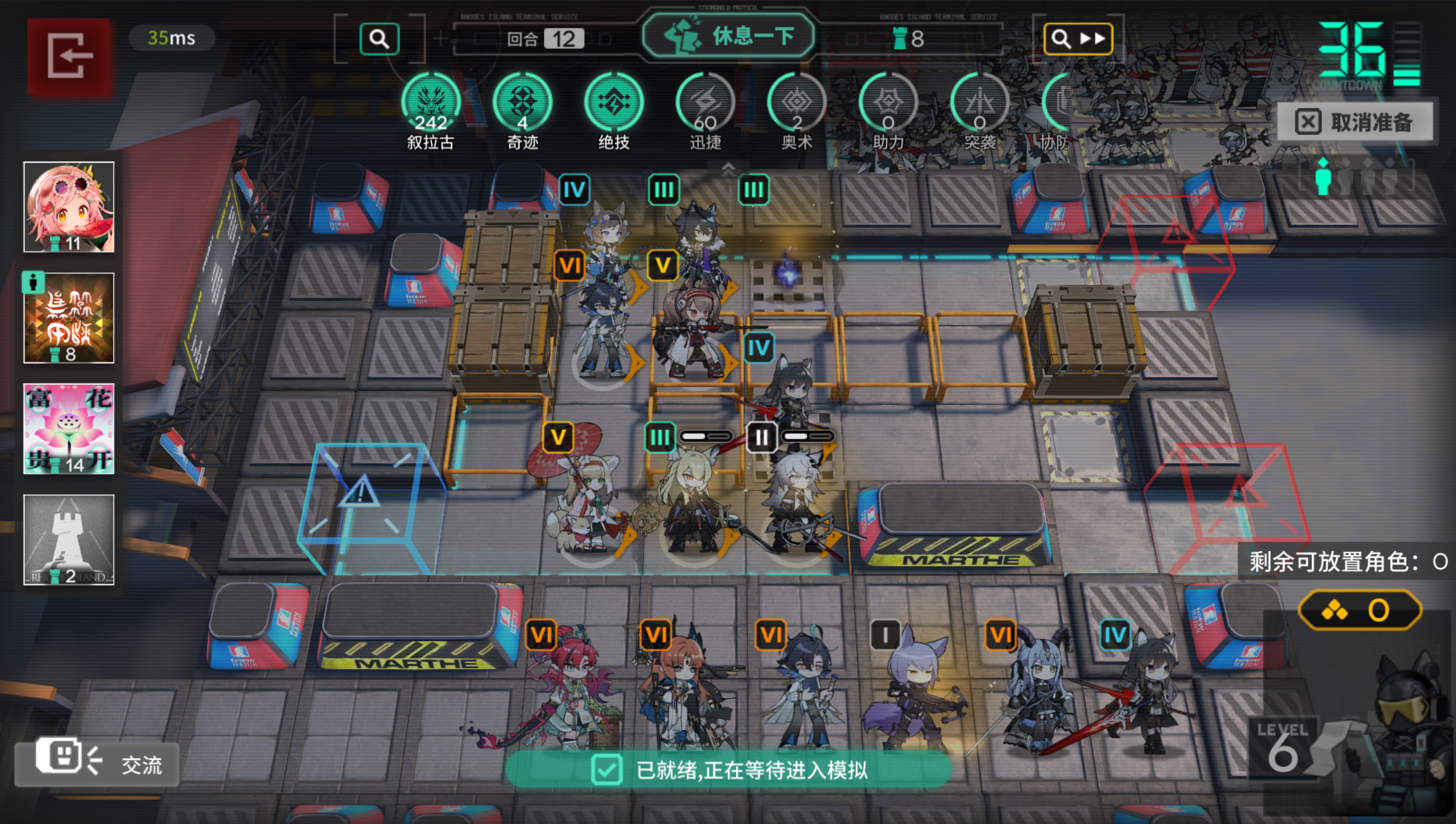
Task: Inspect the 突袭 synergy icon
Action: pos(979,103)
